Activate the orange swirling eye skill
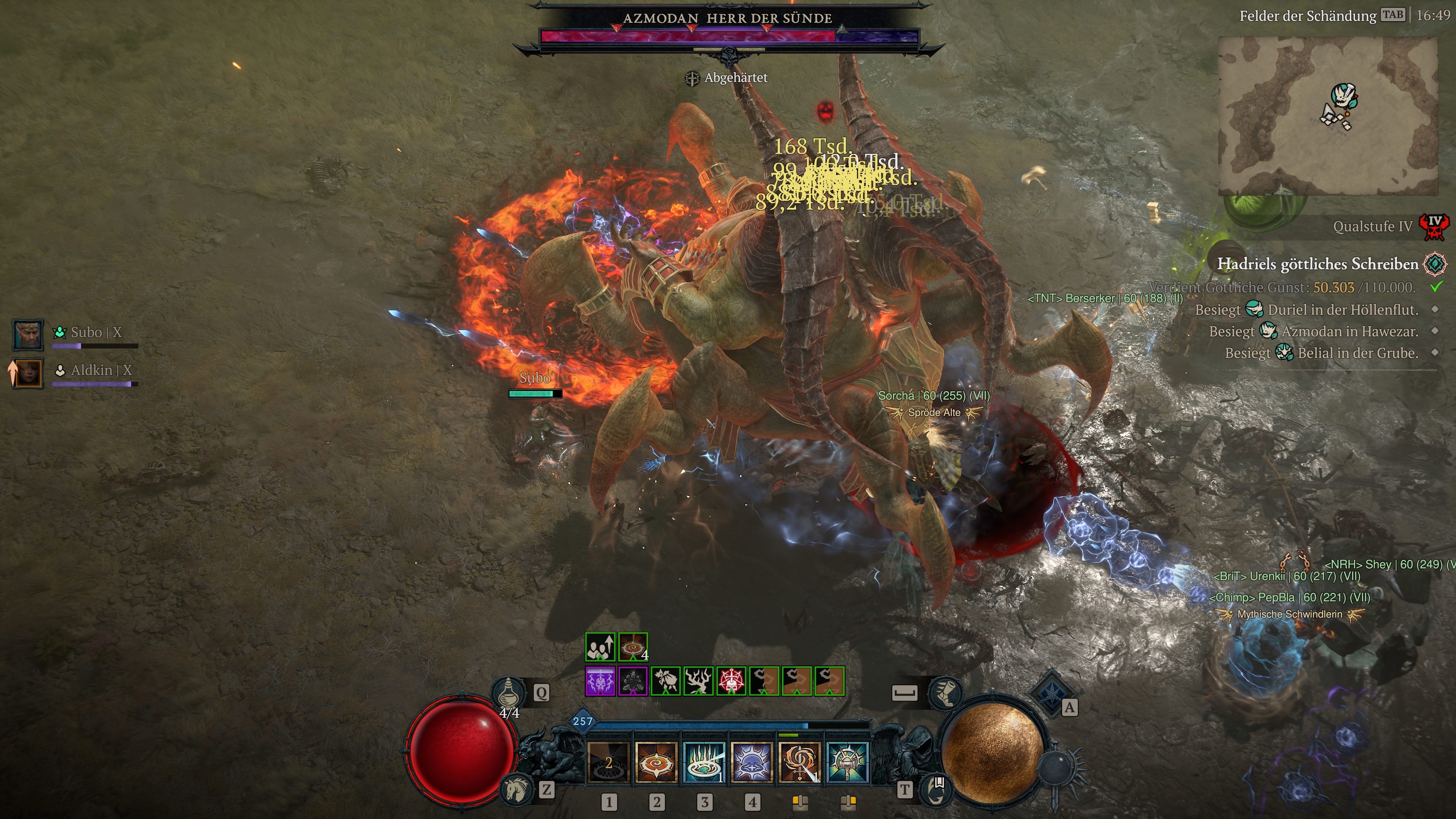 656,763
